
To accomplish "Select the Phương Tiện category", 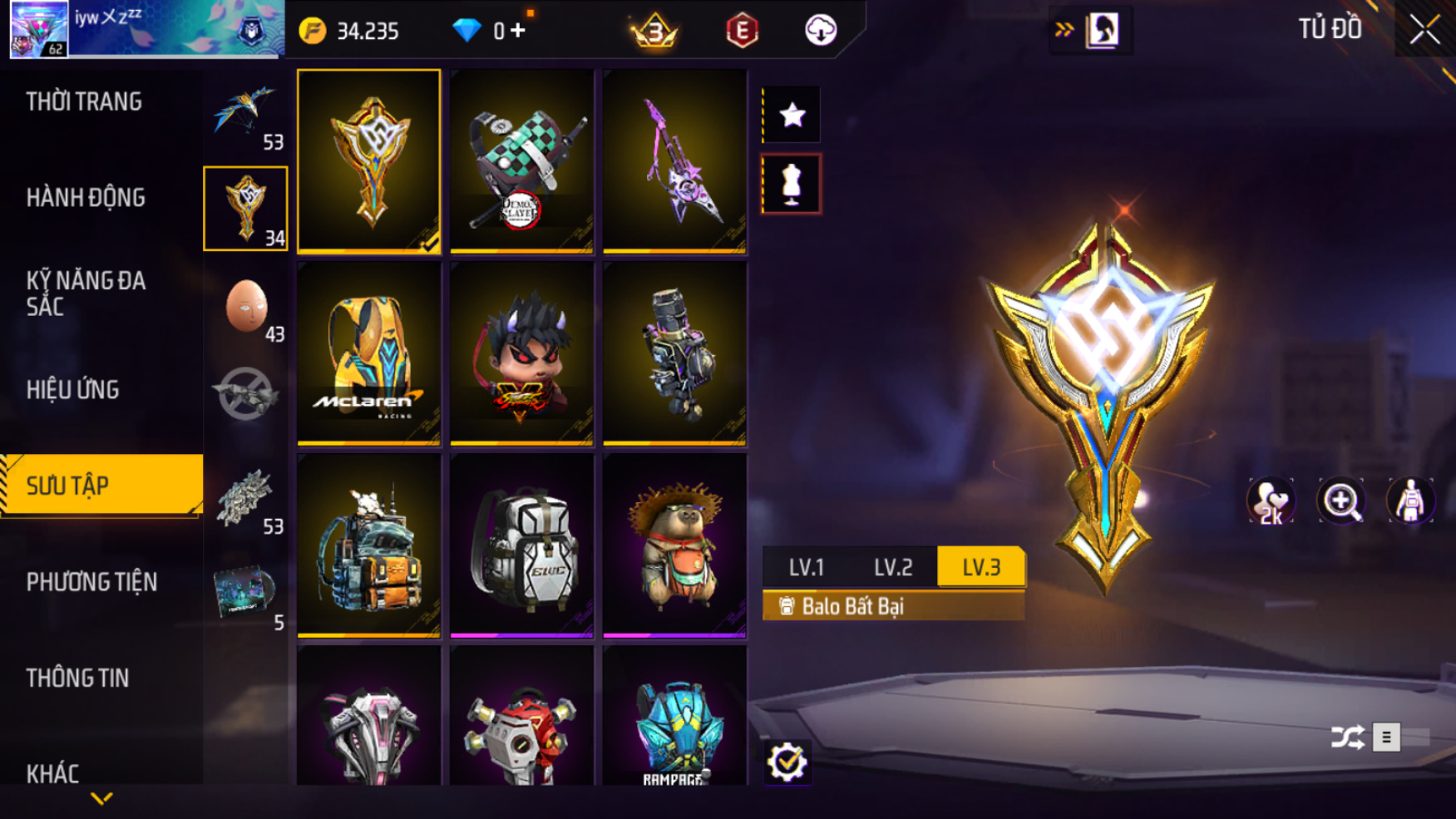I will tap(91, 582).
